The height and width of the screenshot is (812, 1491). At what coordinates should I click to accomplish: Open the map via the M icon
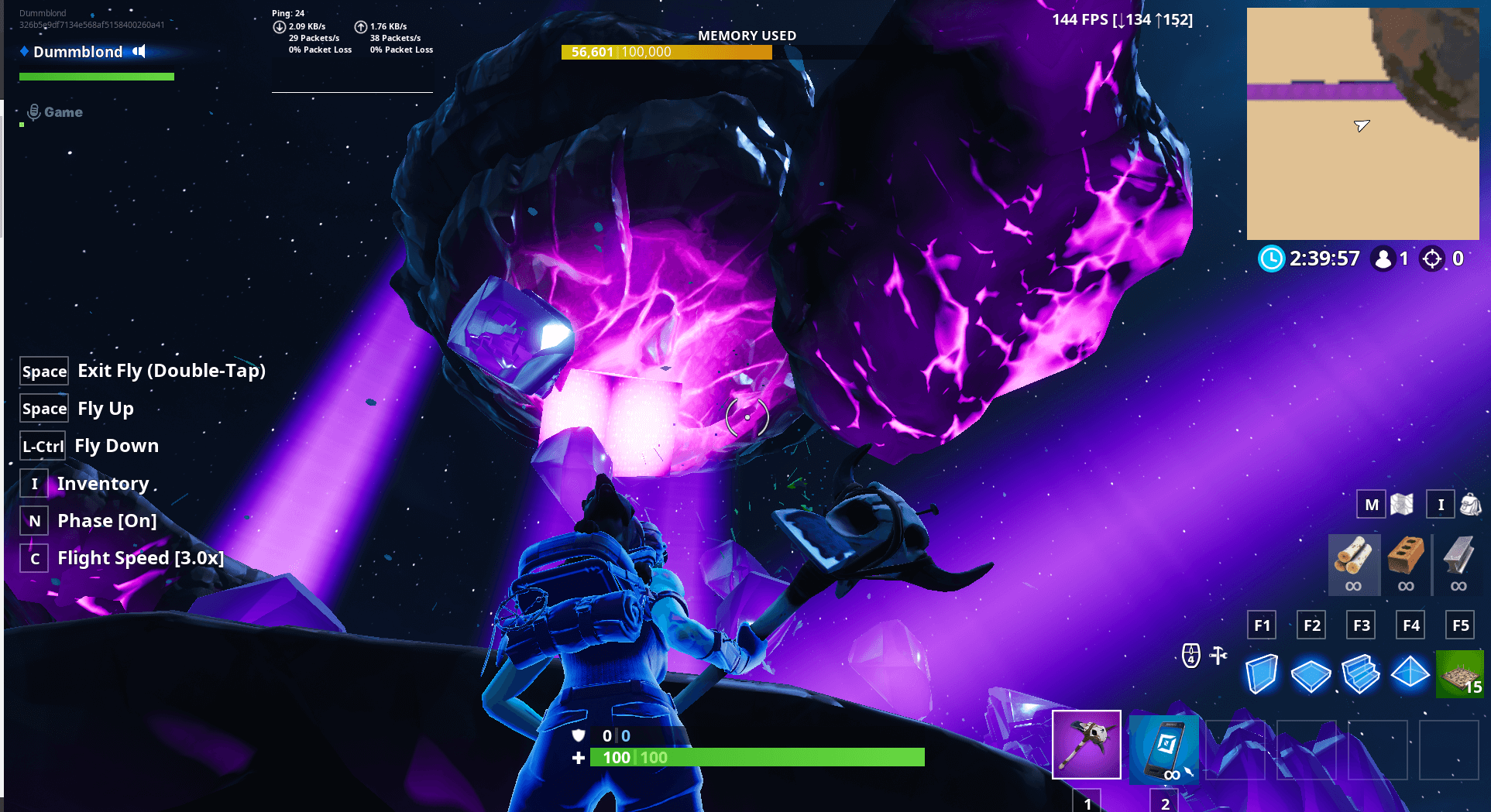1370,504
